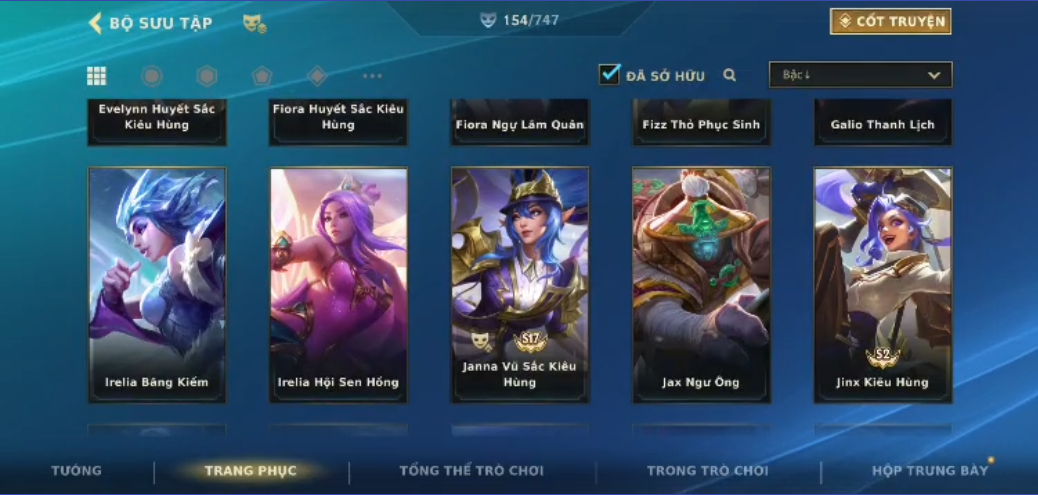Screen dimensions: 1038x495
Task: Pick the Jinx Kiêu Hùng skin card
Action: 882,284
